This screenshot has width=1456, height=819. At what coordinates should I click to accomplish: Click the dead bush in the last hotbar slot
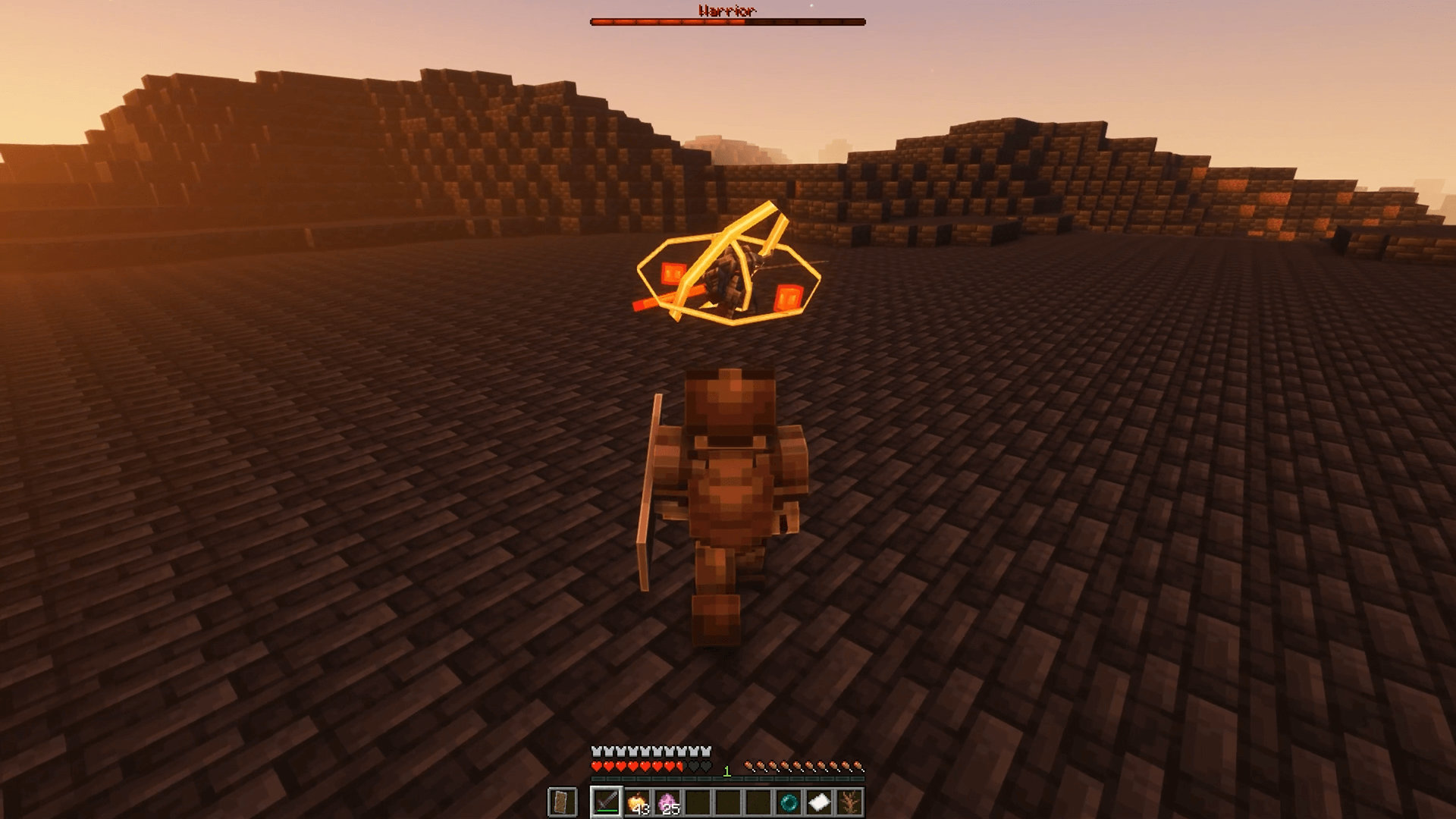point(849,802)
